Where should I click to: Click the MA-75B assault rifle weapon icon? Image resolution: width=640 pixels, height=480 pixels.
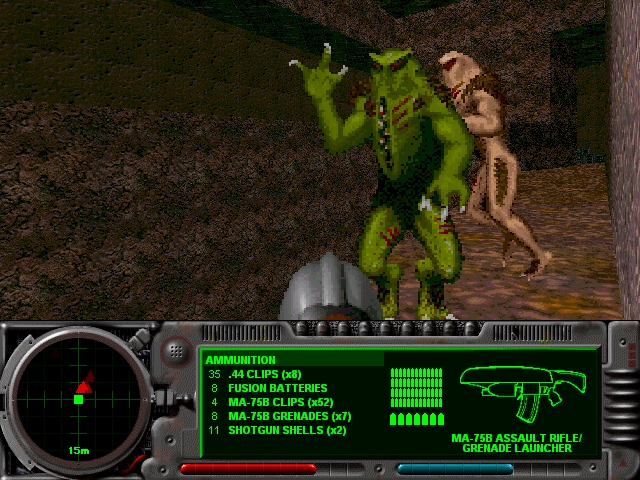point(518,392)
